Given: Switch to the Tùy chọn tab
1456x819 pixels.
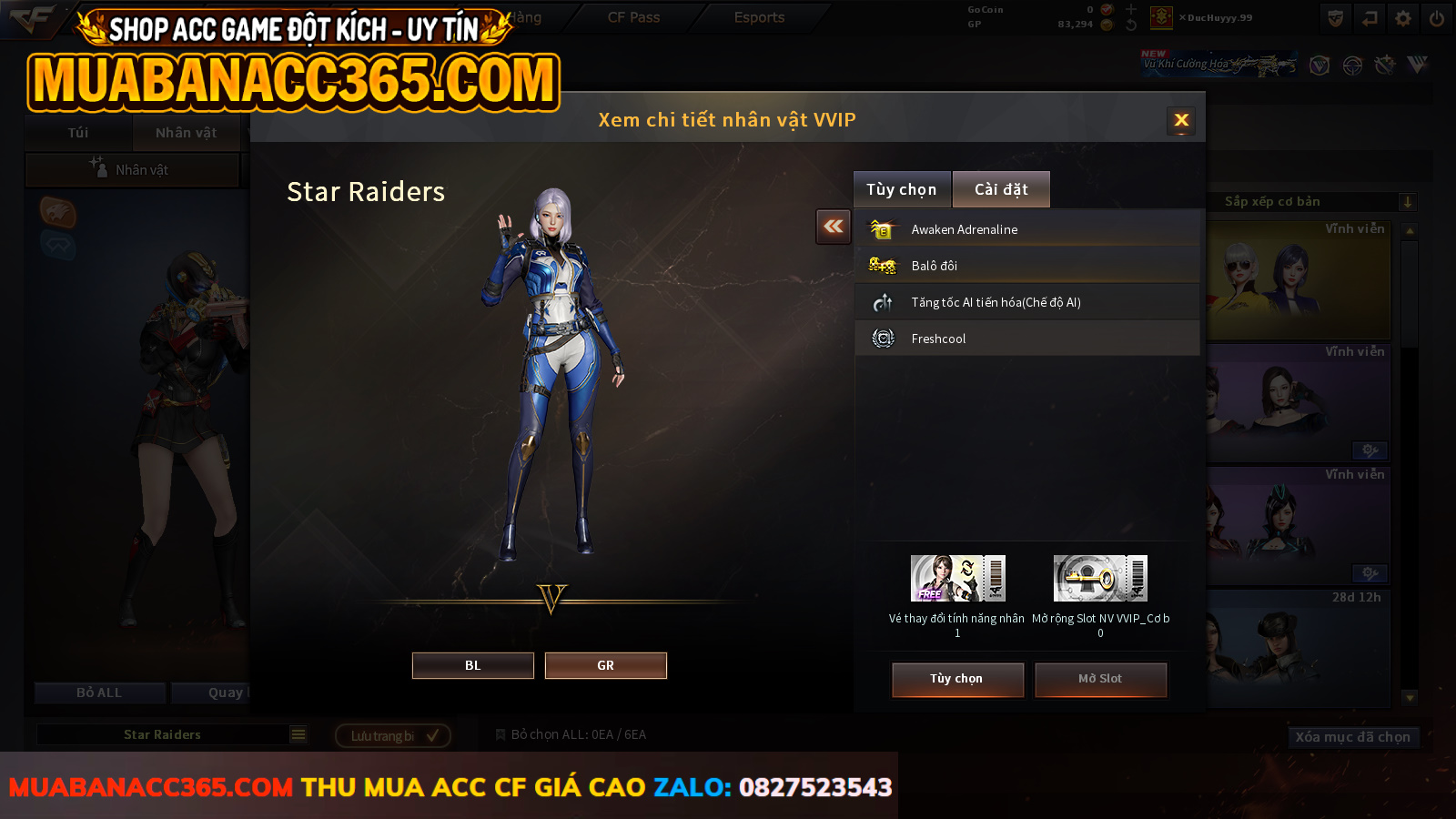Looking at the screenshot, I should tap(901, 189).
